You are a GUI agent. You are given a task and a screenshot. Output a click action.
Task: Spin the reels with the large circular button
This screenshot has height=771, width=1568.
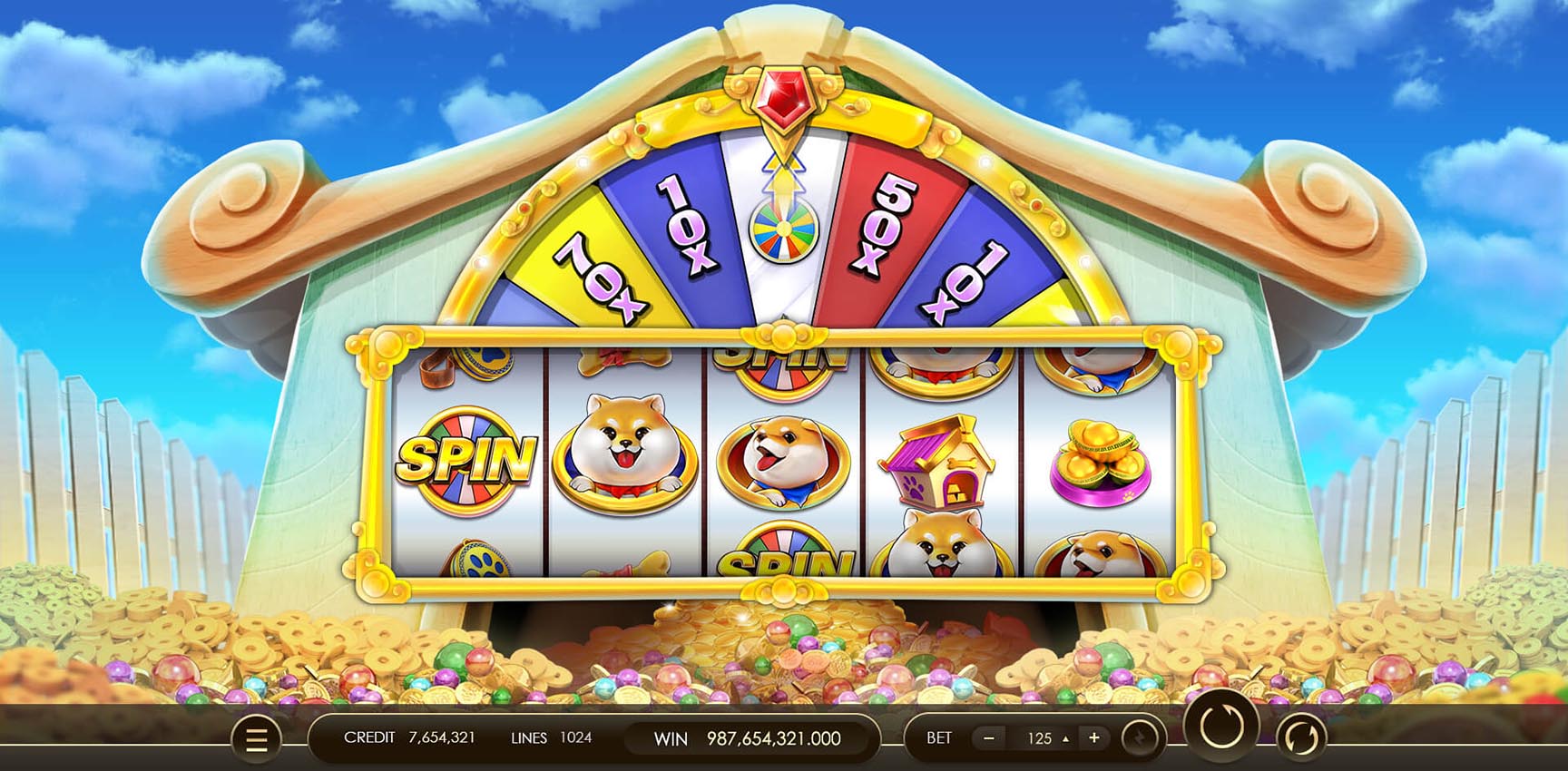[x=1220, y=727]
